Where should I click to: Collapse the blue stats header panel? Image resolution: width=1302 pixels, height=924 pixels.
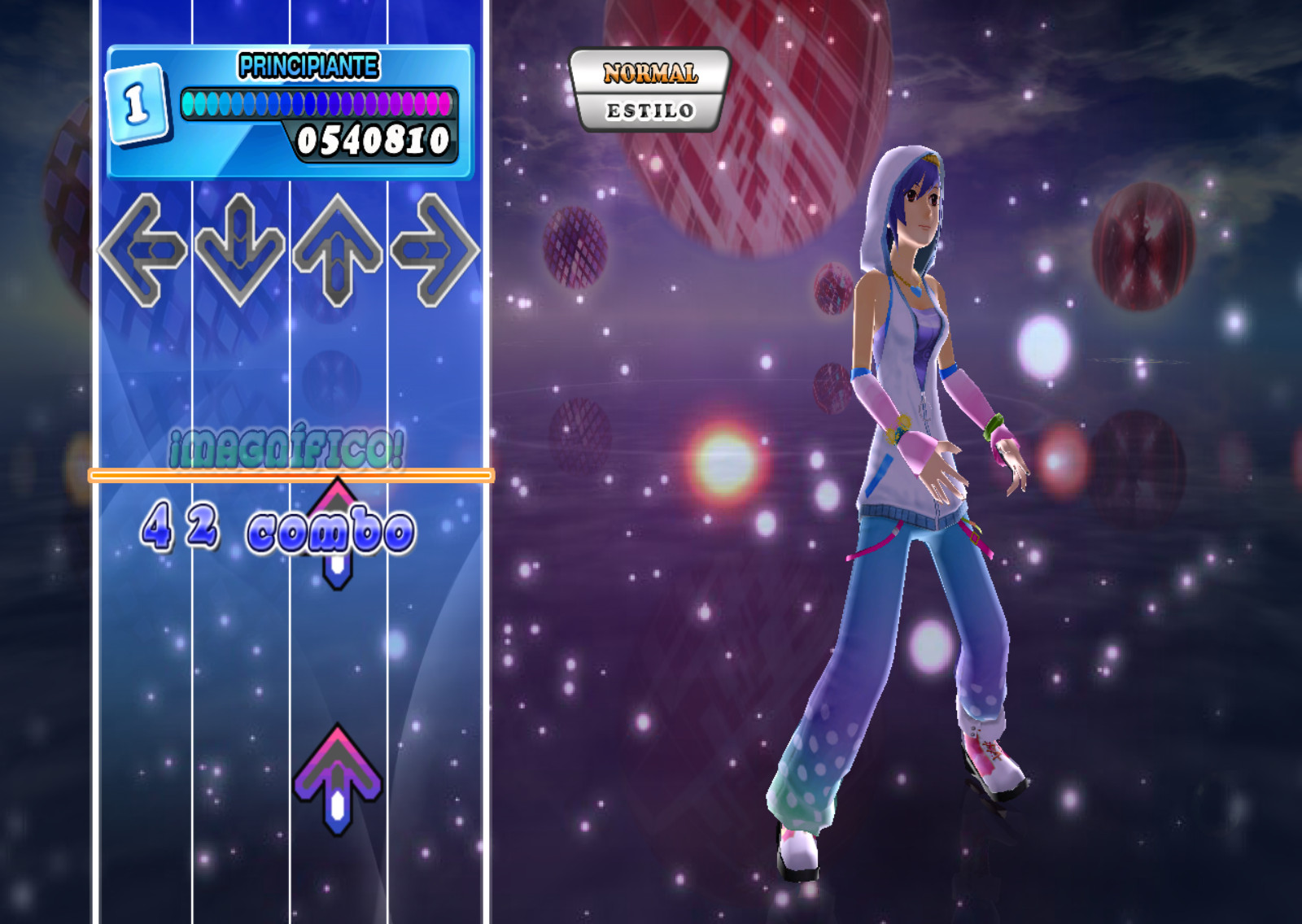tap(289, 110)
